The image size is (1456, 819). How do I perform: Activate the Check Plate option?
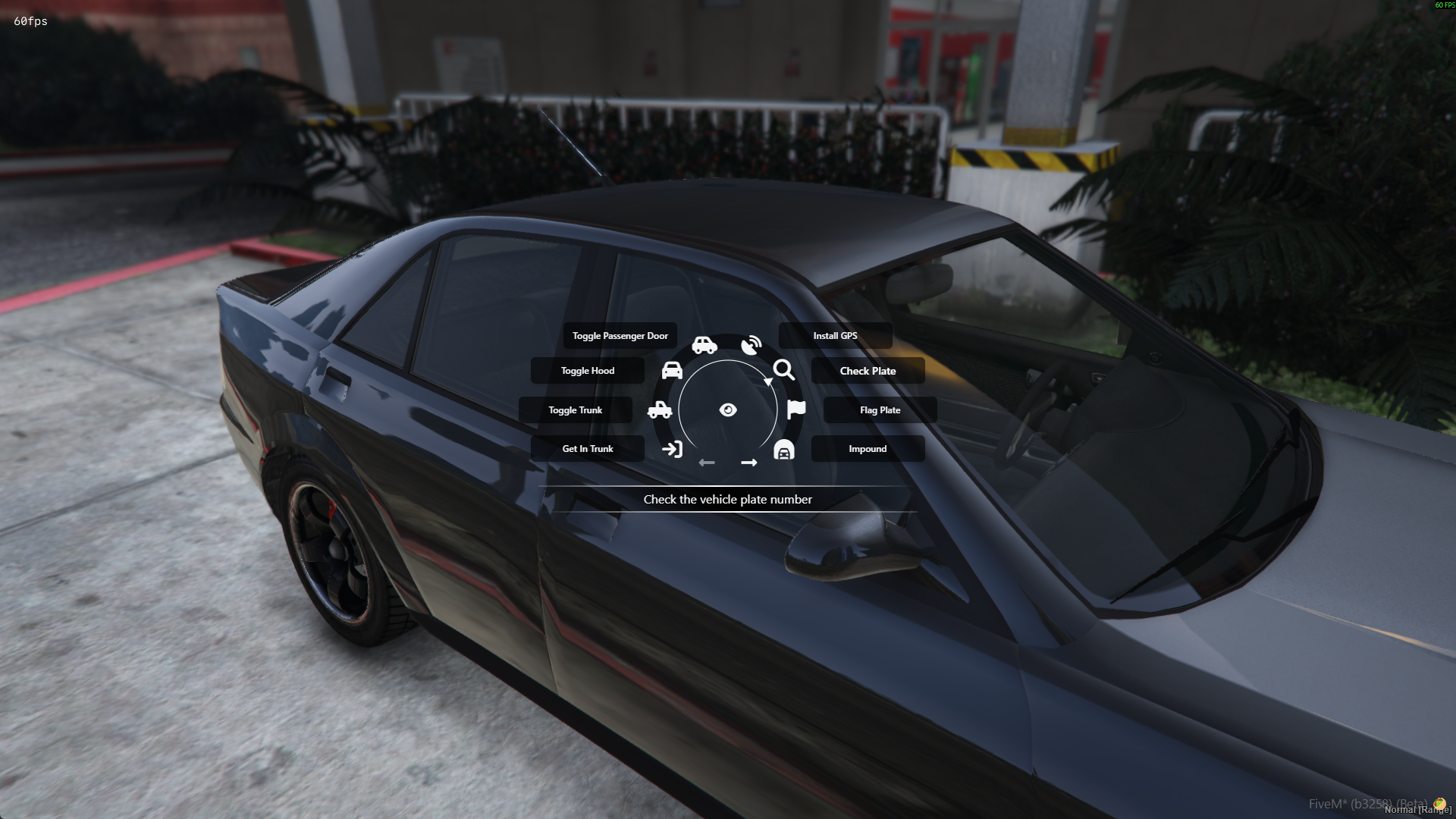click(x=868, y=371)
